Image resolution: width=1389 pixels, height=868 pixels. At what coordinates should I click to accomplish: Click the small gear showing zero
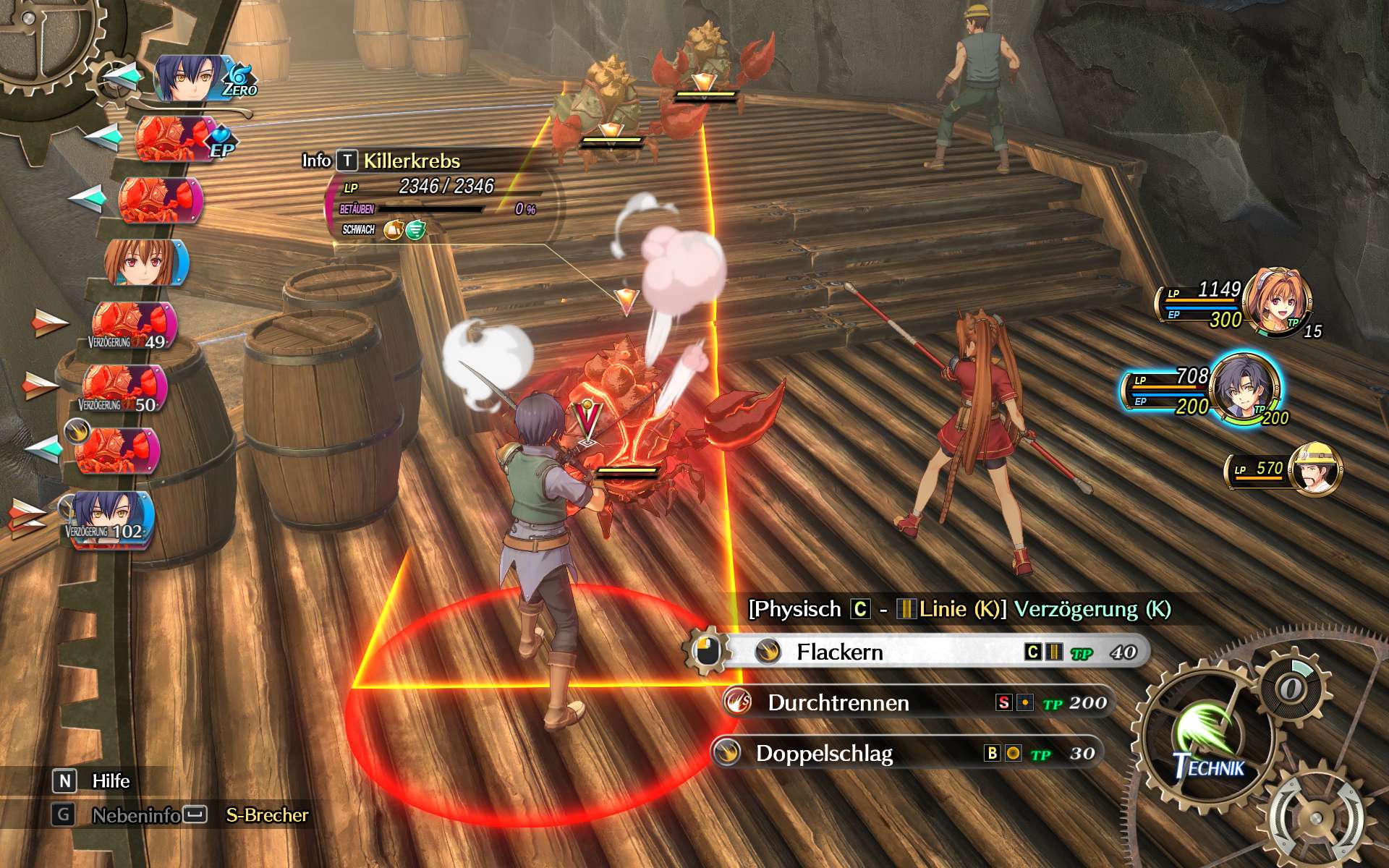click(1292, 687)
